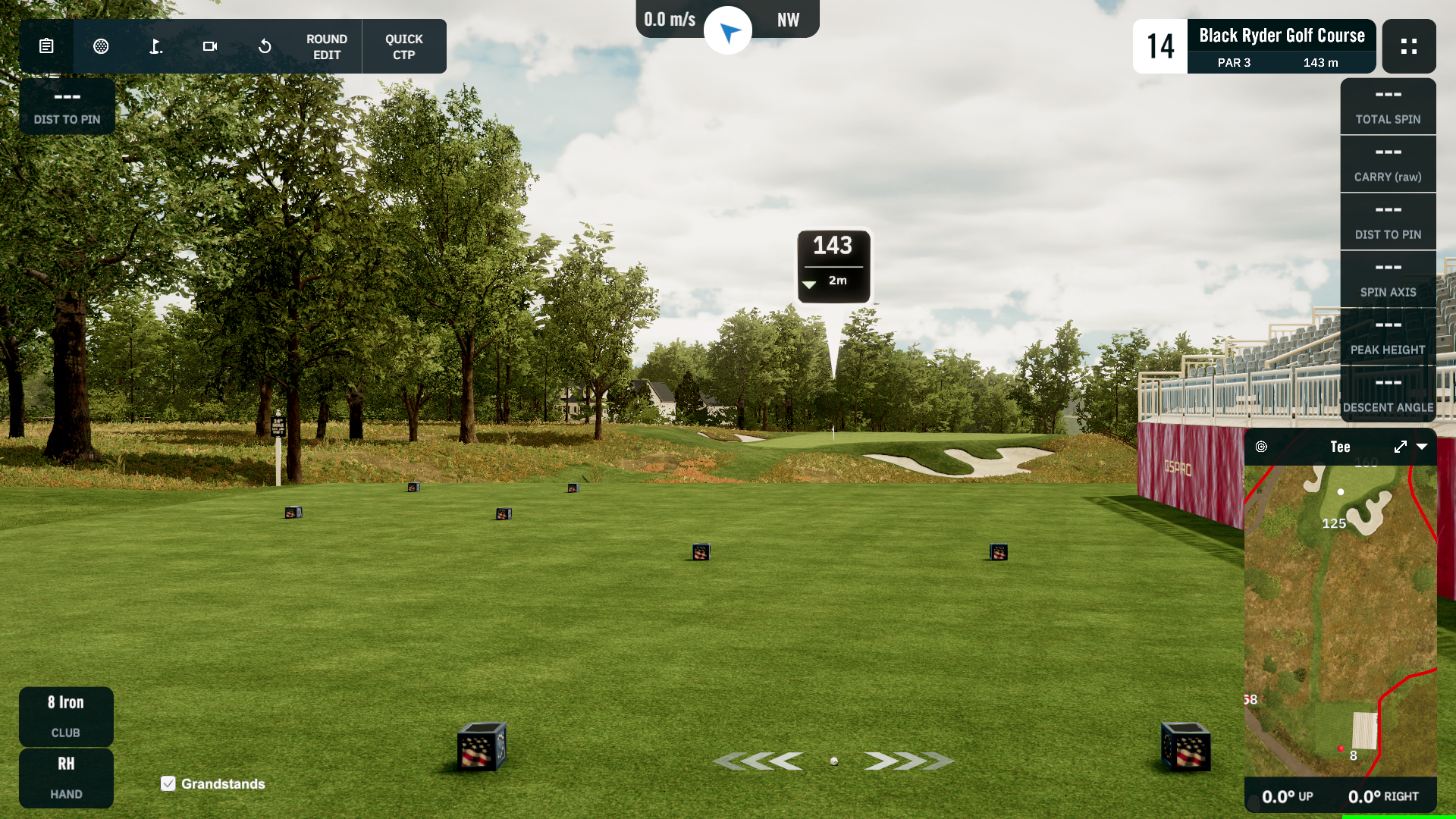Activate Quick CTP mode
Image resolution: width=1456 pixels, height=819 pixels.
(x=403, y=46)
